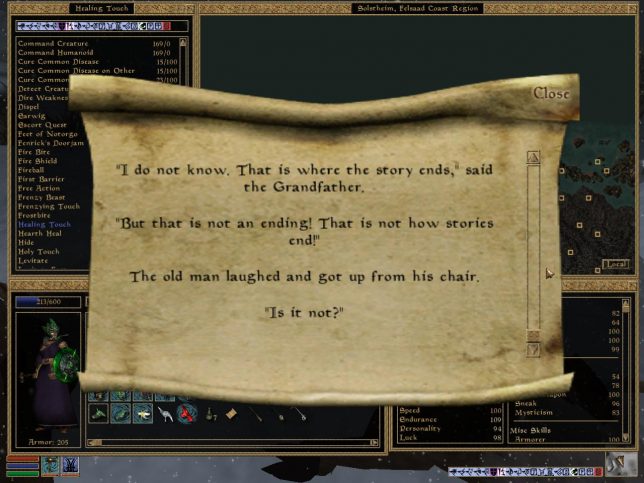Select the Holy Touch spell

tap(40, 251)
